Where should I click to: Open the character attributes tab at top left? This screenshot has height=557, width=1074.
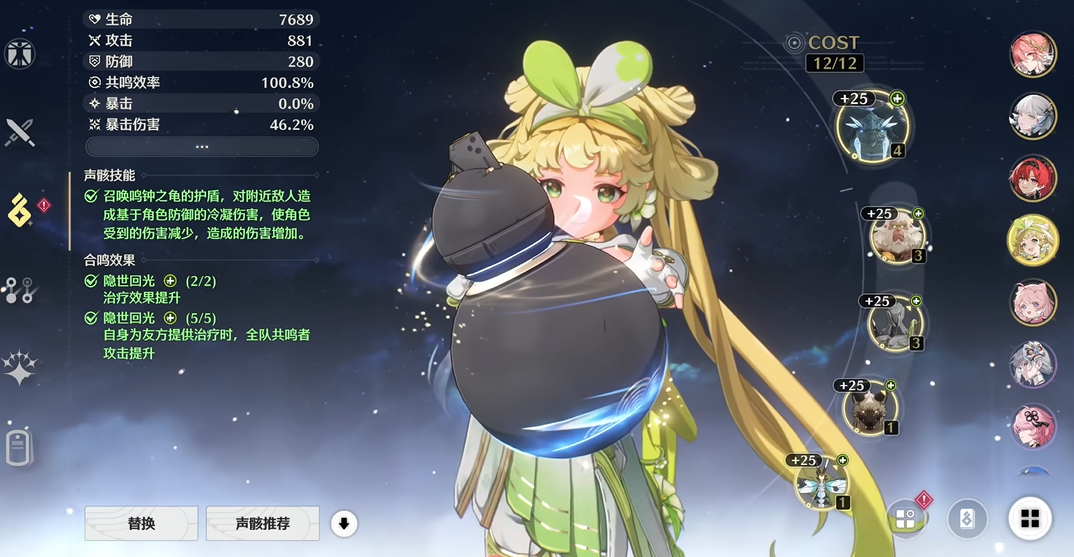[x=20, y=54]
